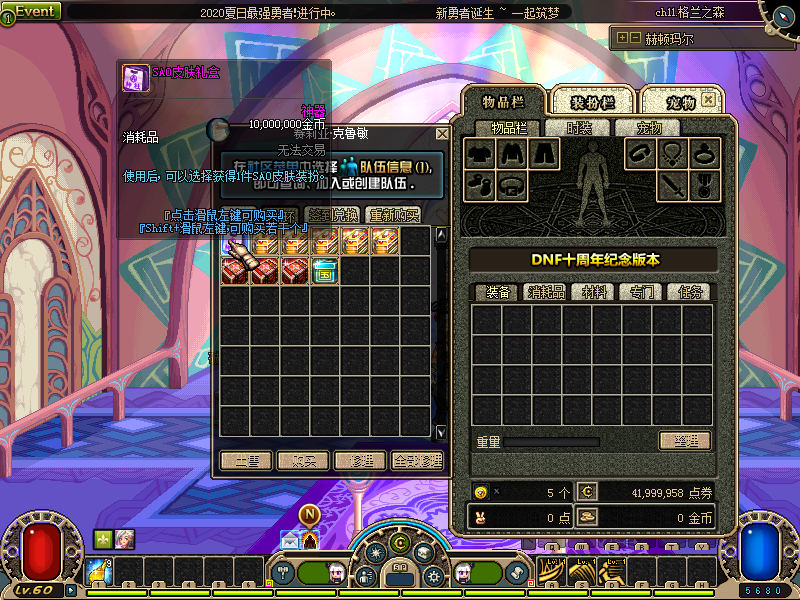This screenshot has height=600, width=800.
Task: Close the inventory panel
Action: pos(708,100)
